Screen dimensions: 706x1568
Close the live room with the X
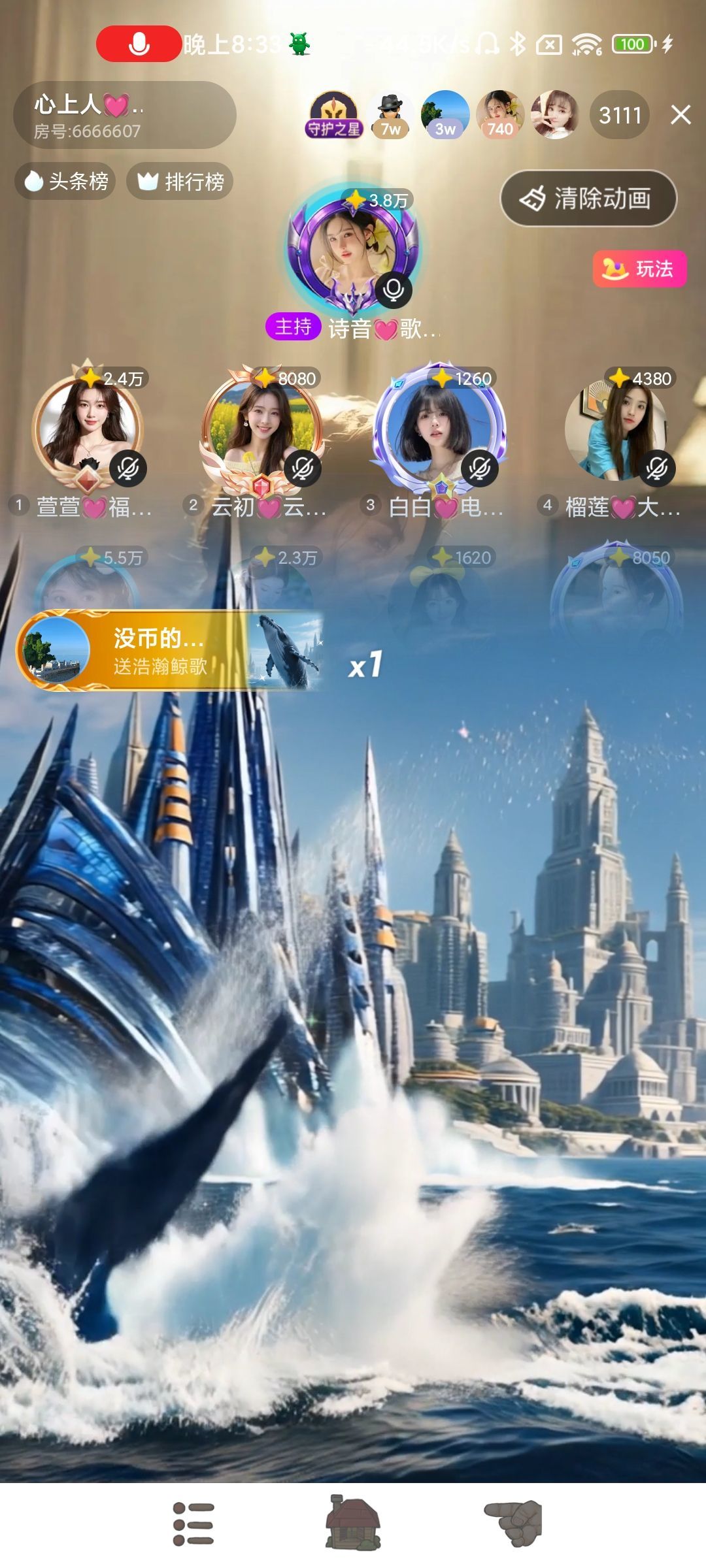coord(681,115)
